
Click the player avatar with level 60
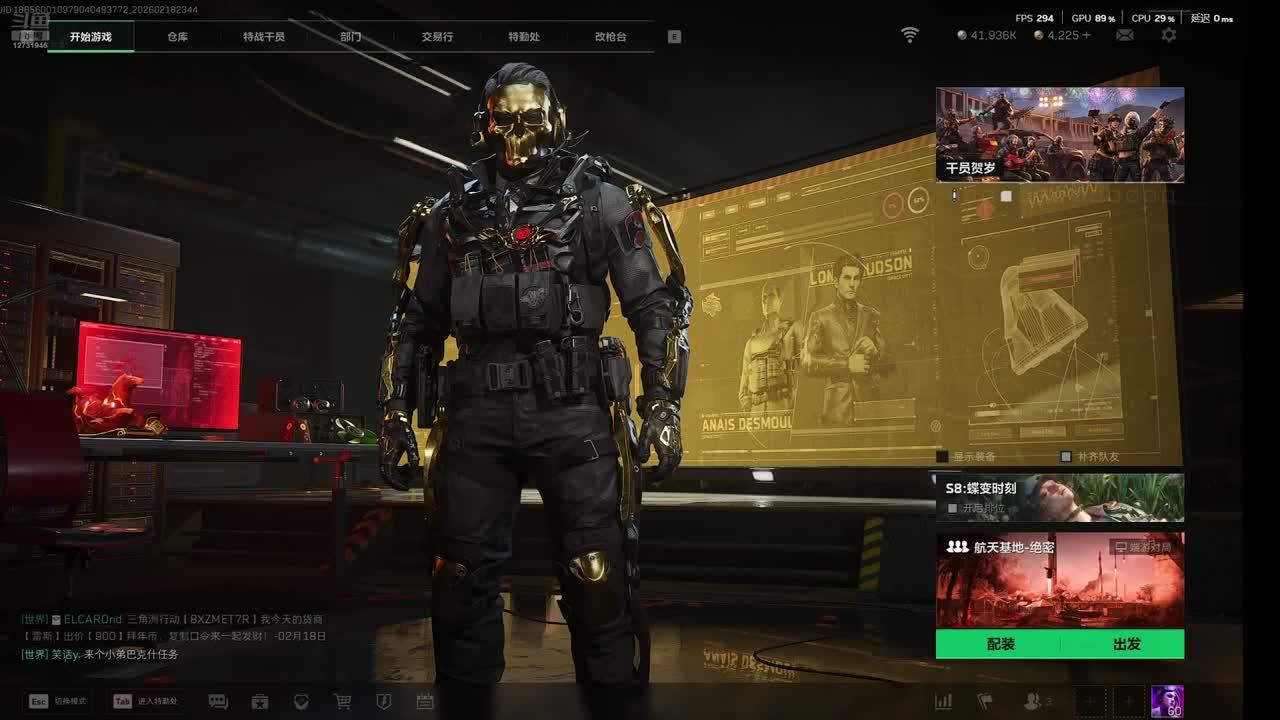pyautogui.click(x=1167, y=701)
